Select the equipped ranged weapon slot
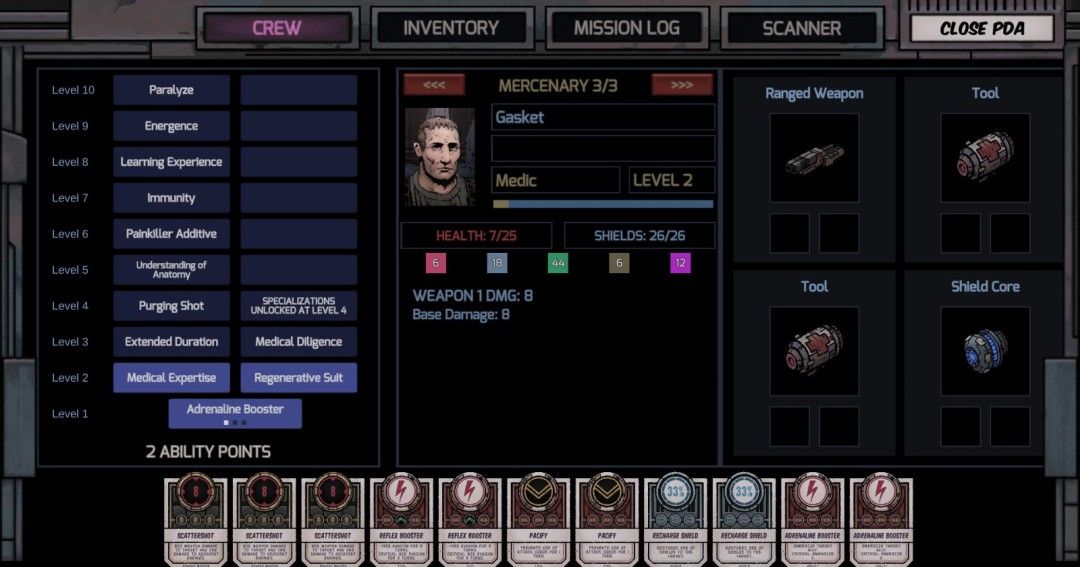1080x567 pixels. [814, 158]
